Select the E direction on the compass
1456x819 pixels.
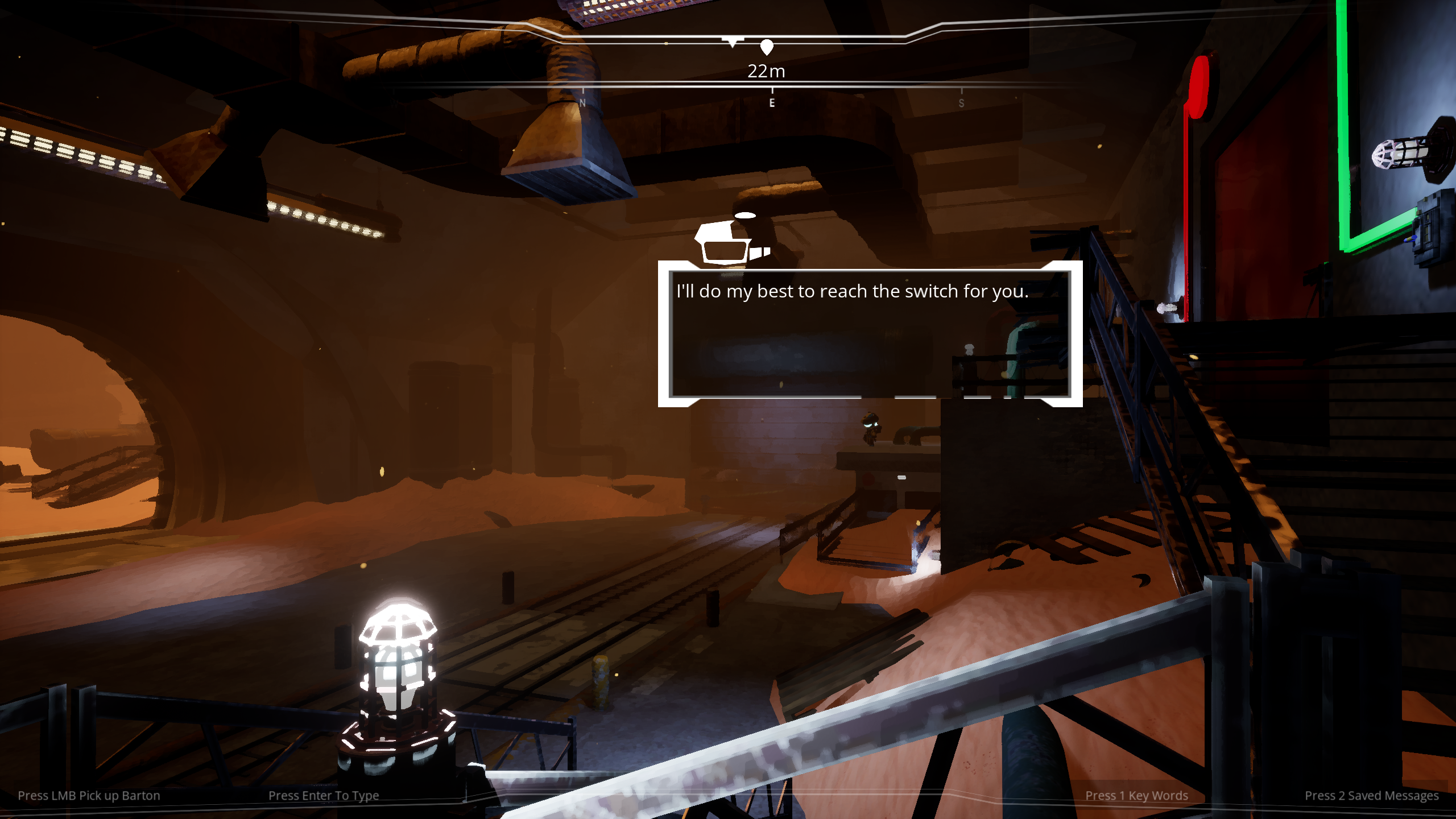(771, 104)
